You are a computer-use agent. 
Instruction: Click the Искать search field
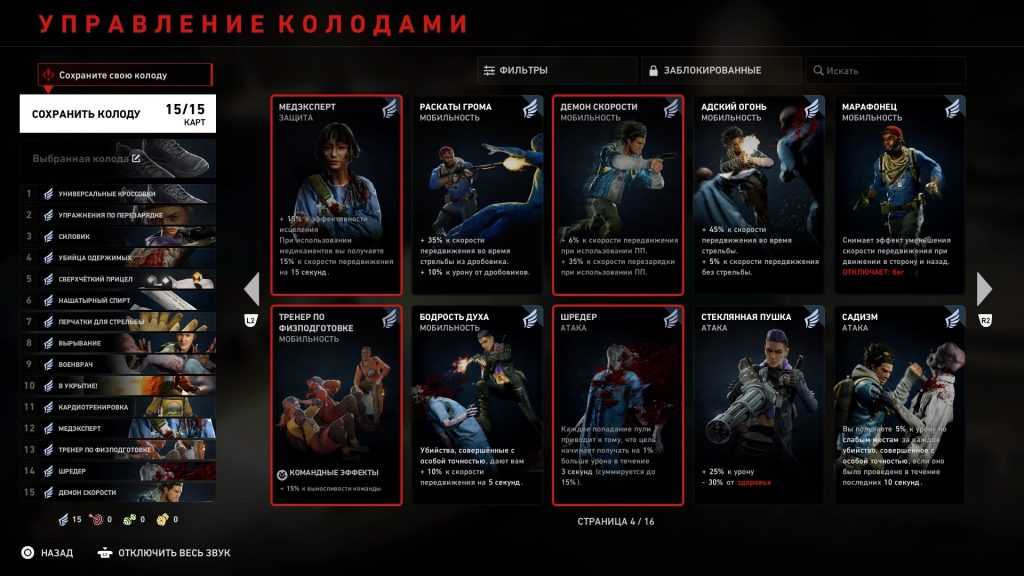886,70
